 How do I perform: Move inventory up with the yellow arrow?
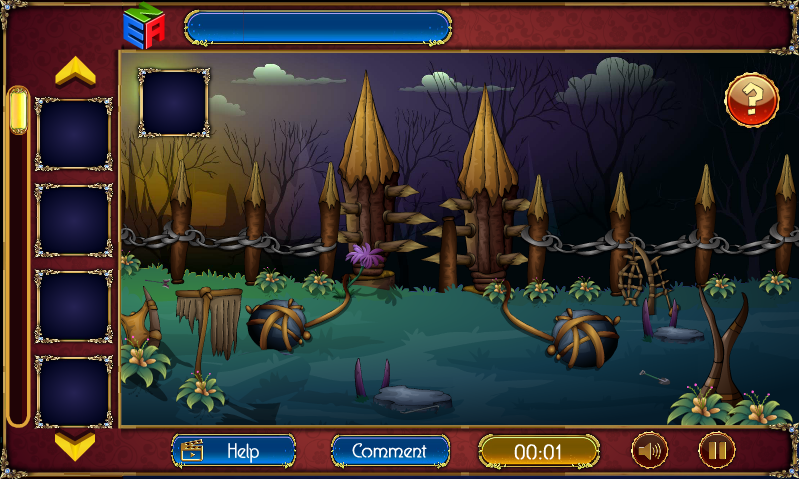click(x=75, y=72)
